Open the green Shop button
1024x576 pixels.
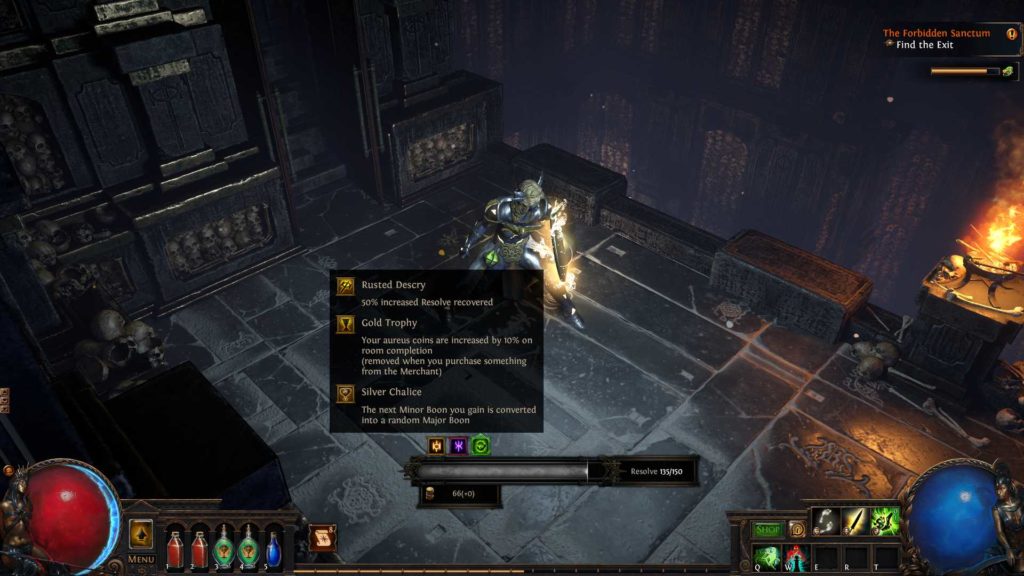pos(767,529)
